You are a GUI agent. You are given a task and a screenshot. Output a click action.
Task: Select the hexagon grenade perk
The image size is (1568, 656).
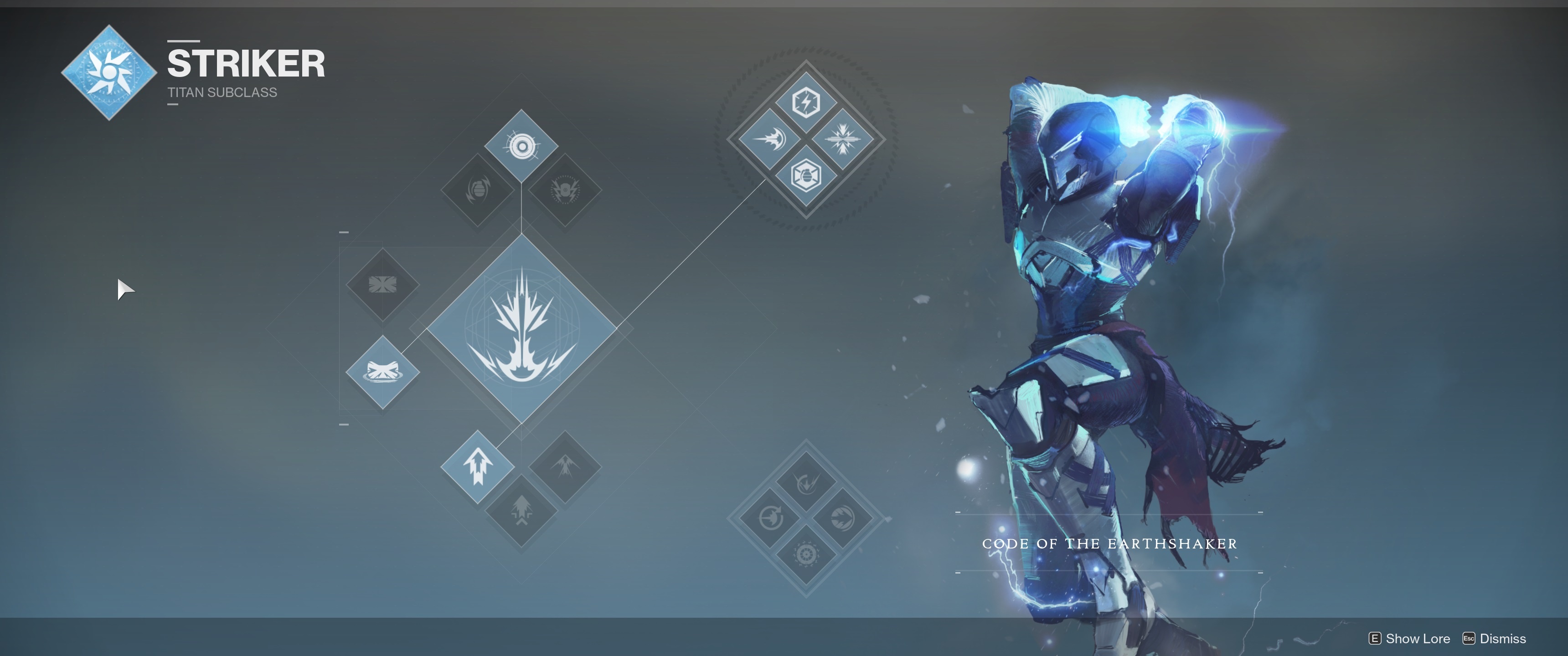806,176
